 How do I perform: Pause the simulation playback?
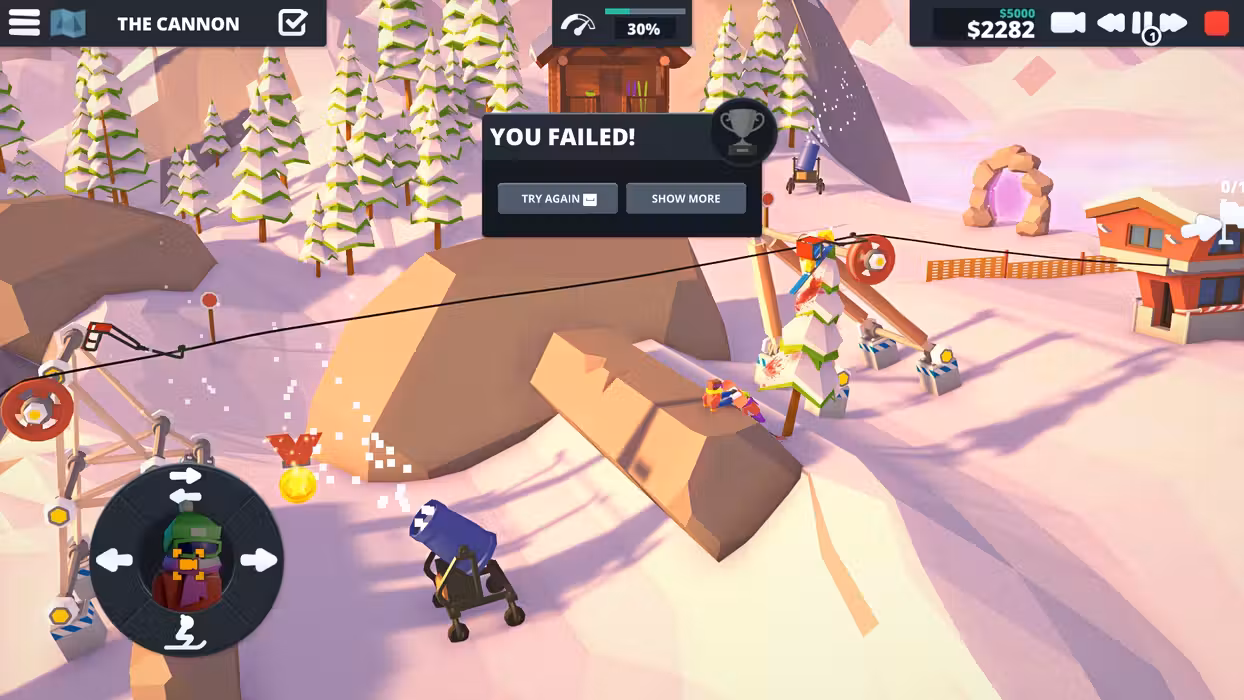pyautogui.click(x=1141, y=23)
